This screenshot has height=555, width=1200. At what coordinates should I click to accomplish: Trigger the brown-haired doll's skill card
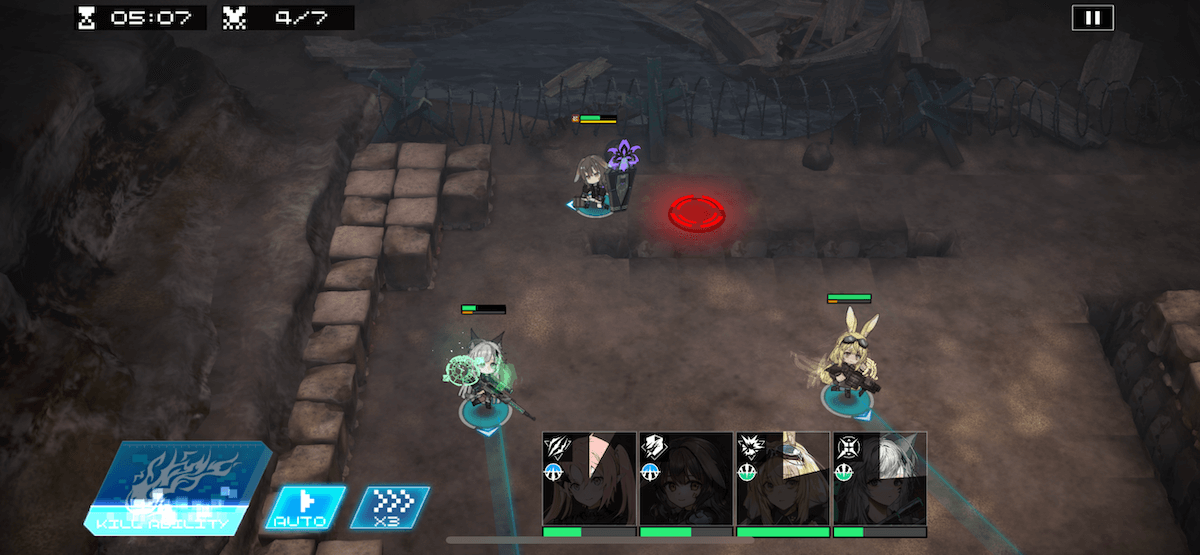[686, 478]
